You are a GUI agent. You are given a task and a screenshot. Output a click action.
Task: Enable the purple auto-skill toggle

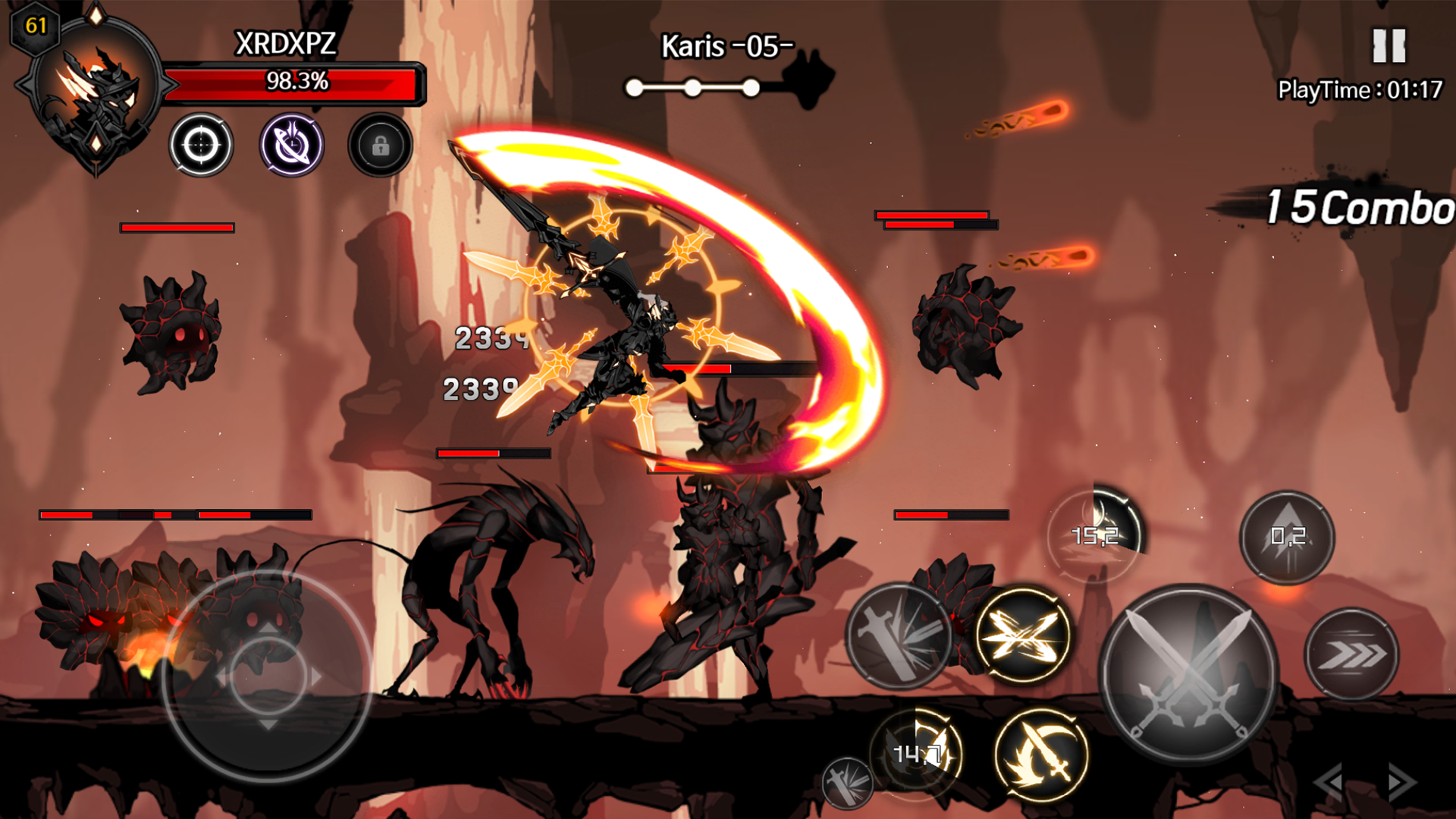pyautogui.click(x=292, y=144)
